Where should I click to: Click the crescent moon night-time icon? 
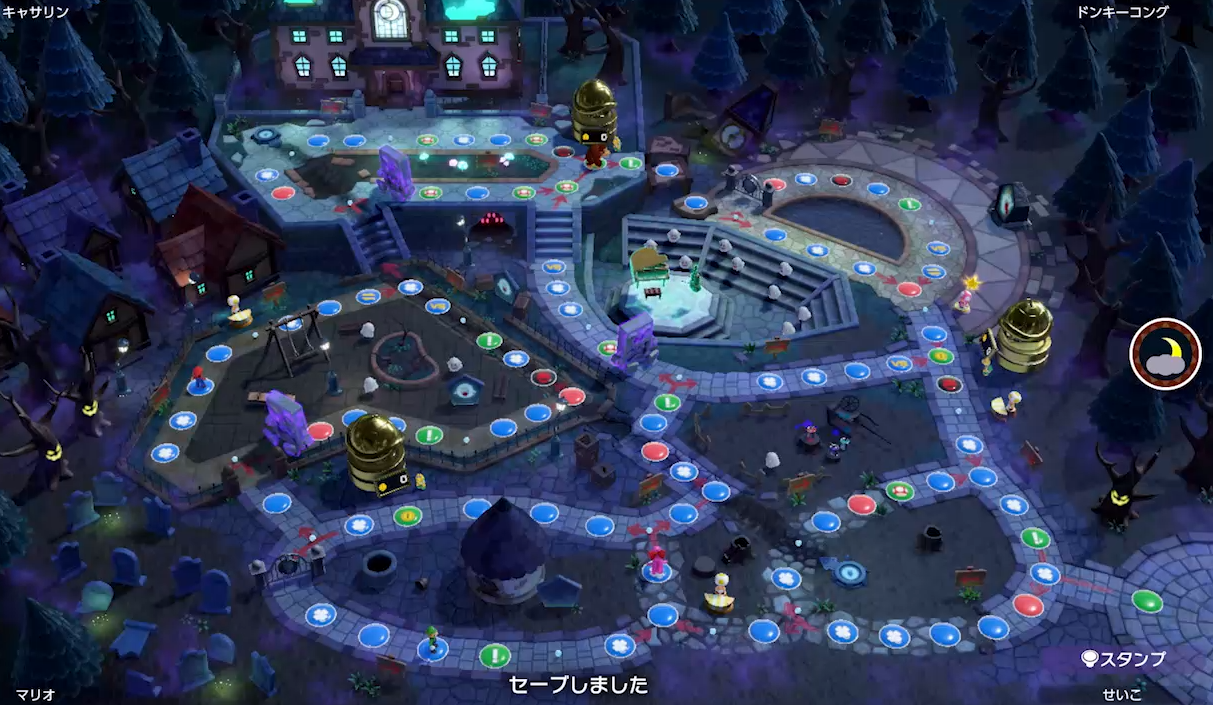click(1165, 353)
